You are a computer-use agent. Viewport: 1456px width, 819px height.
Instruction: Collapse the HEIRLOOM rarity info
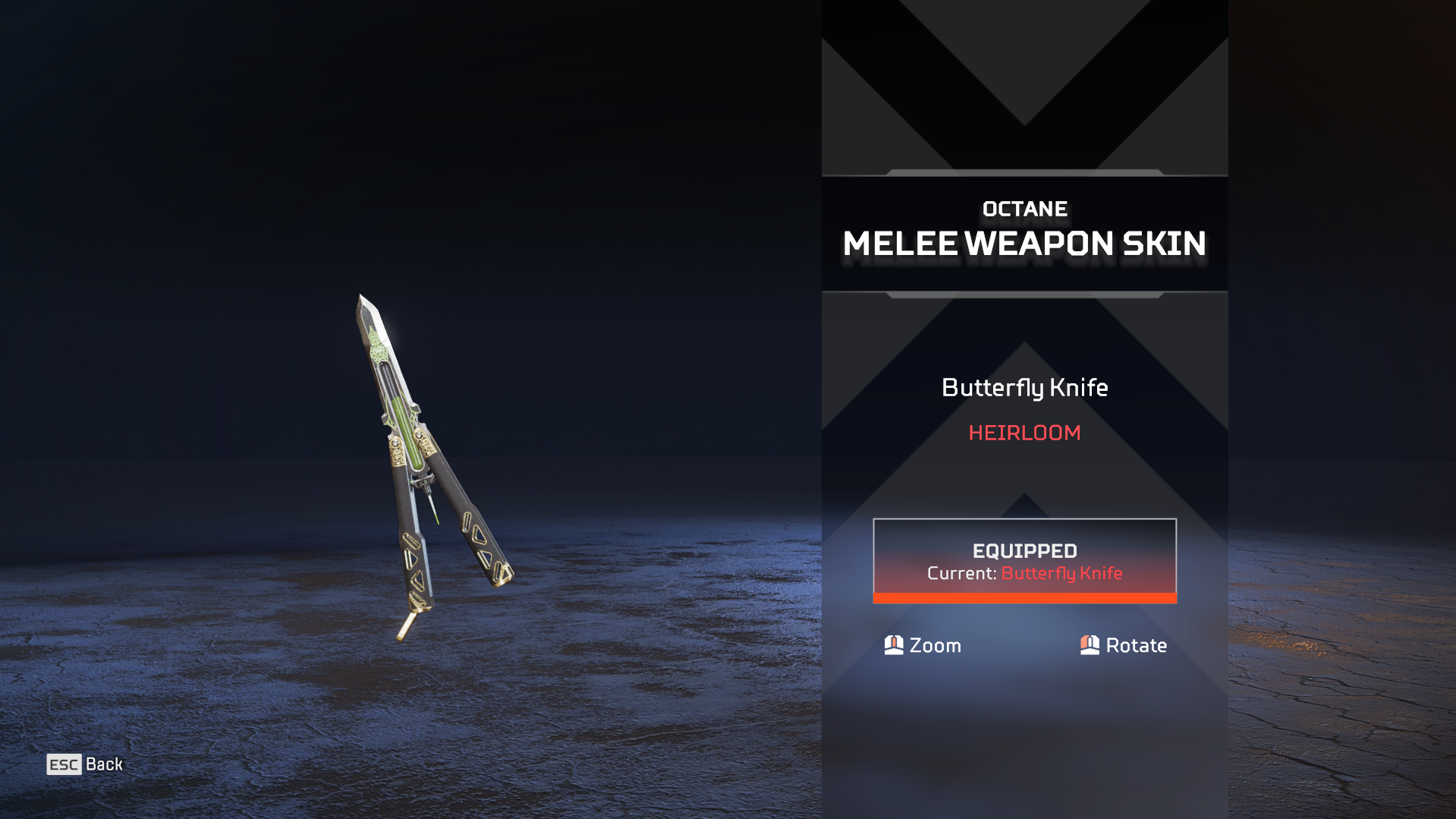(1025, 433)
